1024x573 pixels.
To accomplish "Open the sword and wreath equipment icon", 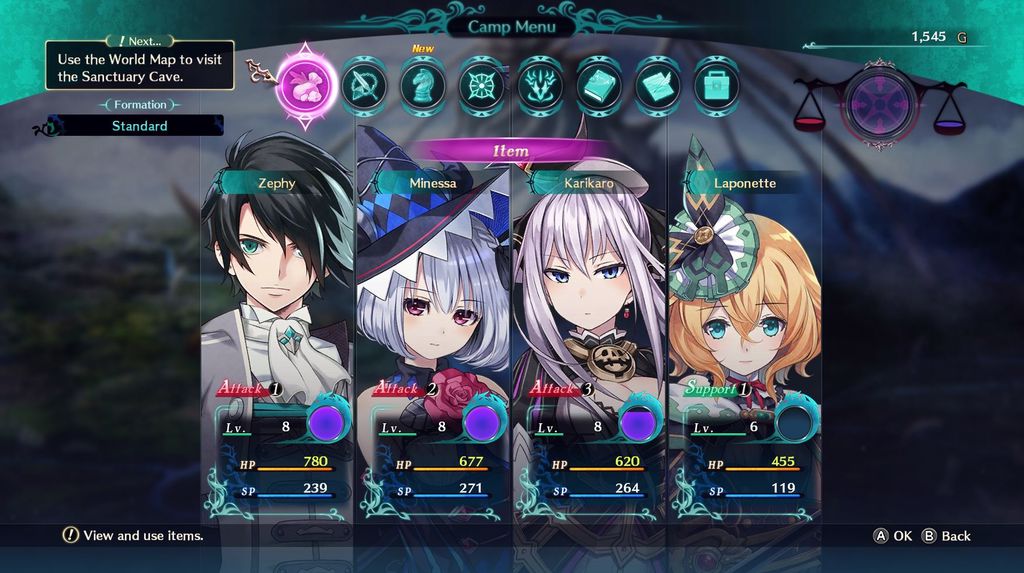I will click(364, 87).
